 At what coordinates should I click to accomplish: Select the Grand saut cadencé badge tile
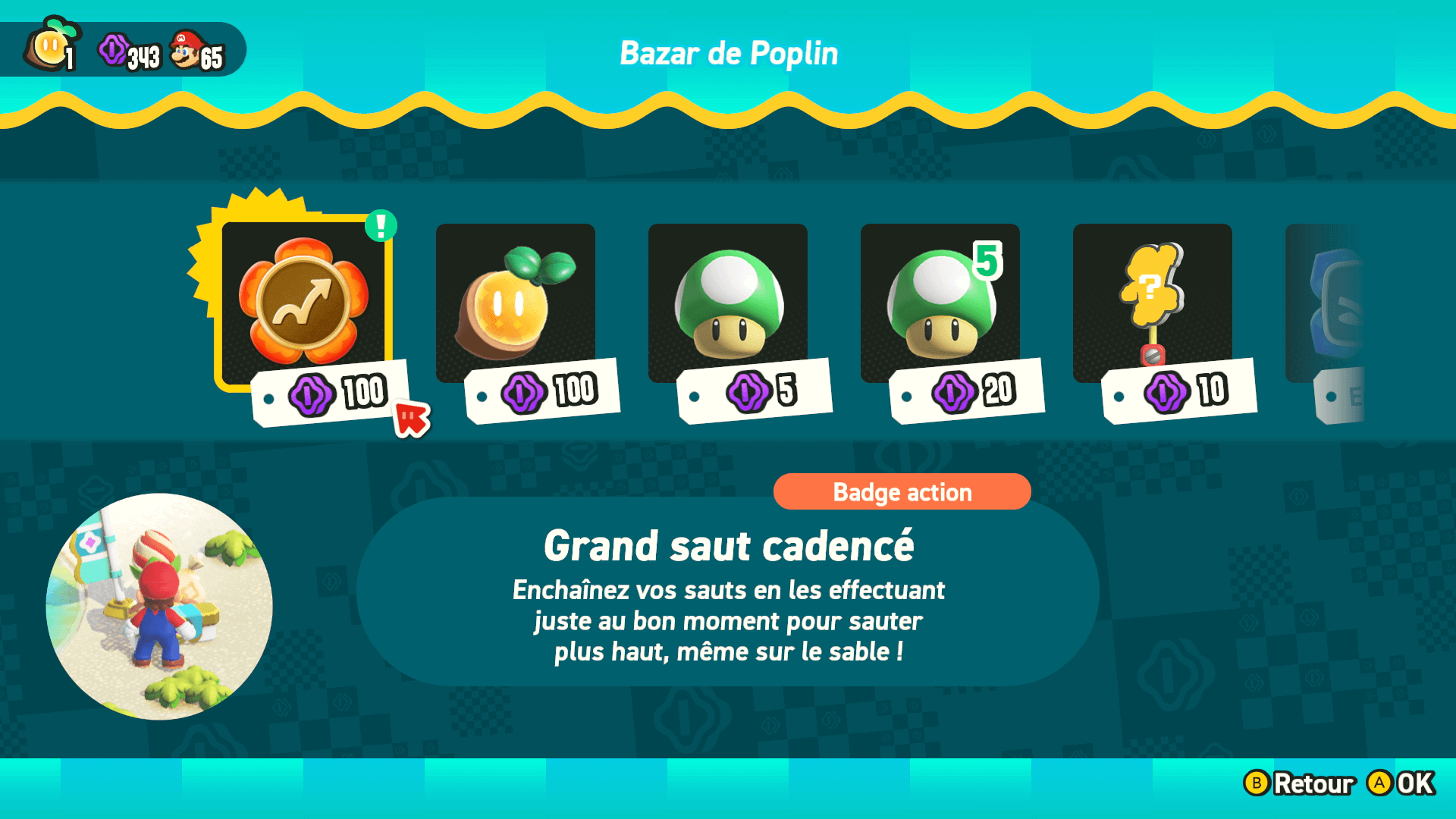pyautogui.click(x=304, y=303)
